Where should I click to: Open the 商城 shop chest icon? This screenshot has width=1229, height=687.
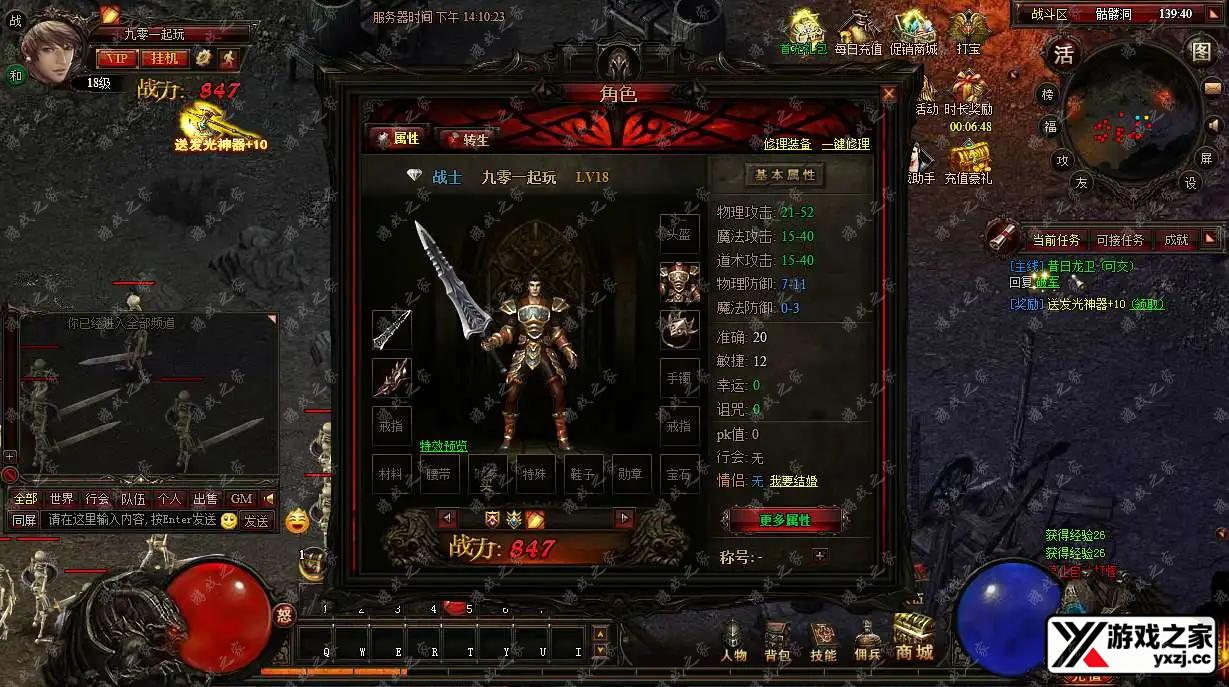click(914, 638)
